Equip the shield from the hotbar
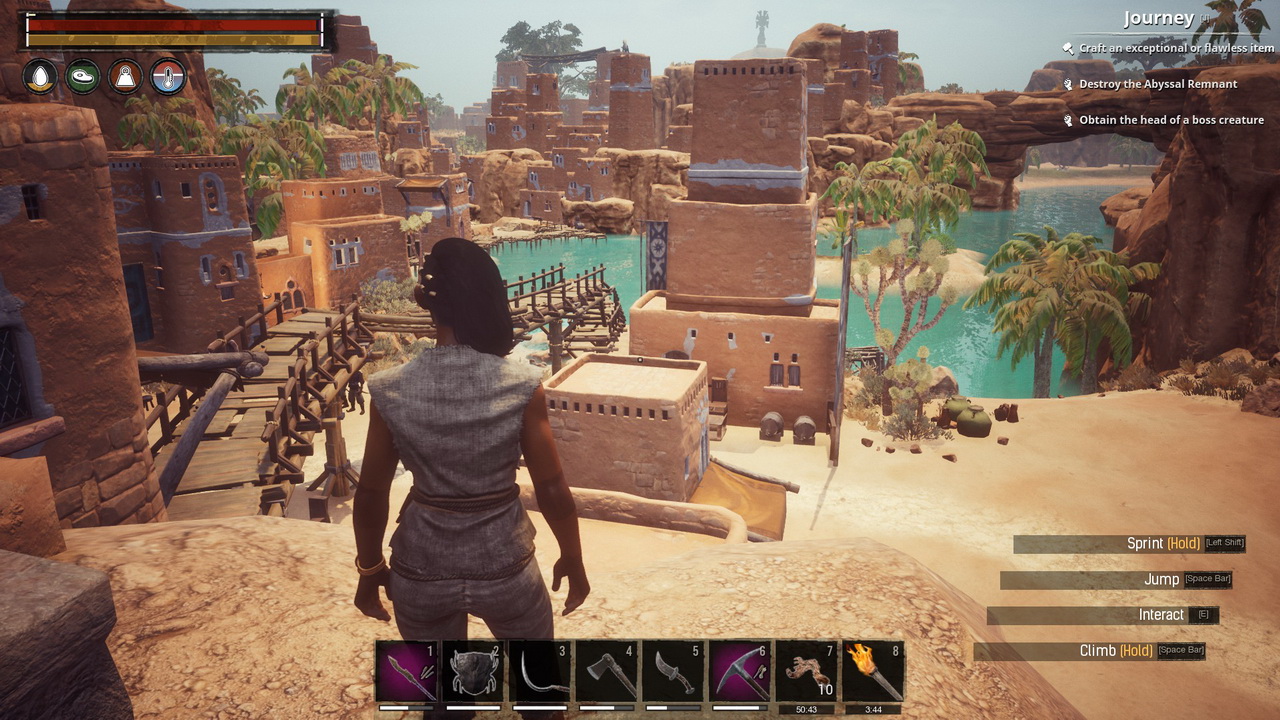This screenshot has height=720, width=1280. (473, 671)
